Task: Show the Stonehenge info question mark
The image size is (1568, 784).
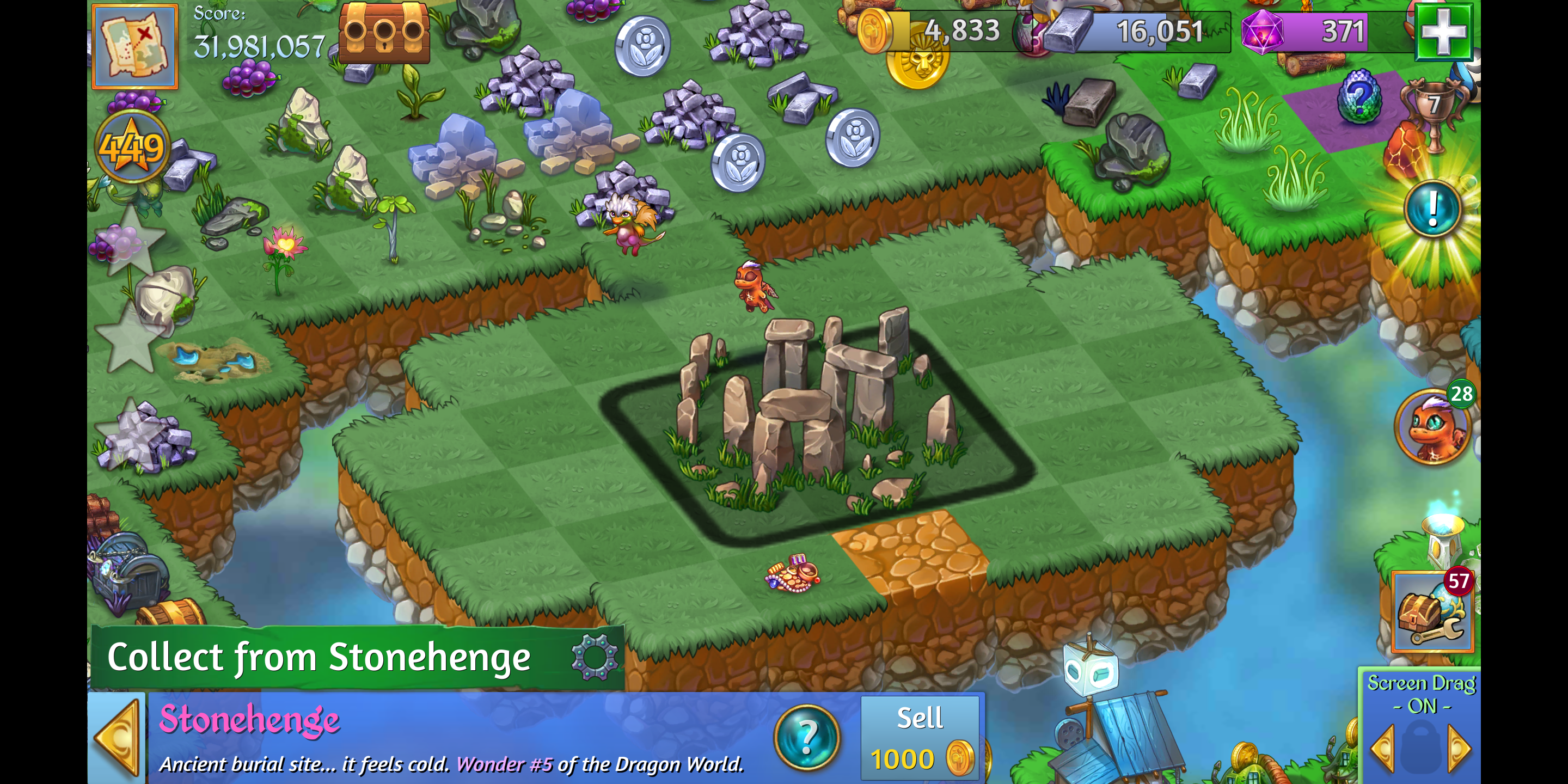Action: 806,737
